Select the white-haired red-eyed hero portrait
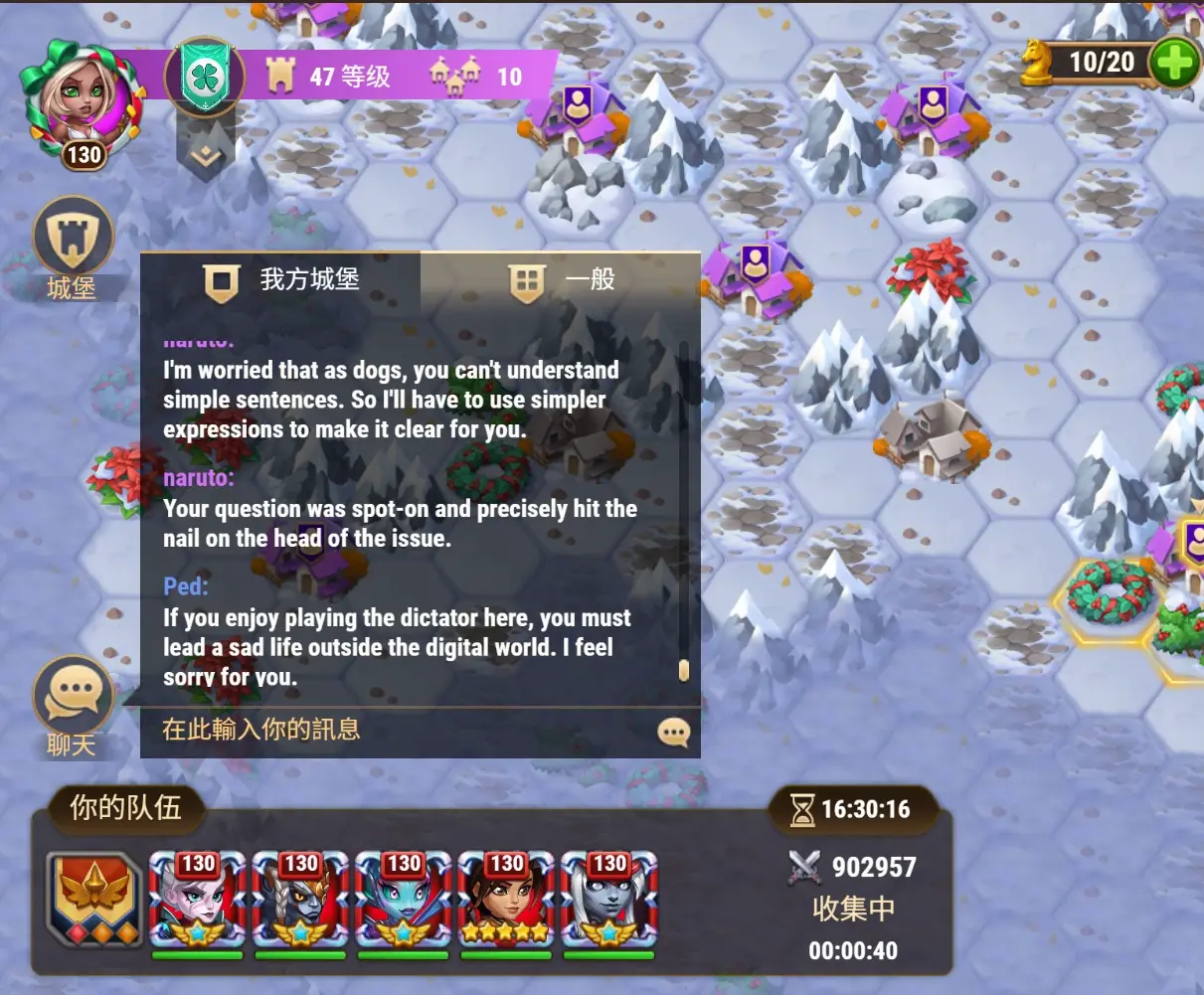The width and height of the screenshot is (1204, 995). click(x=197, y=902)
